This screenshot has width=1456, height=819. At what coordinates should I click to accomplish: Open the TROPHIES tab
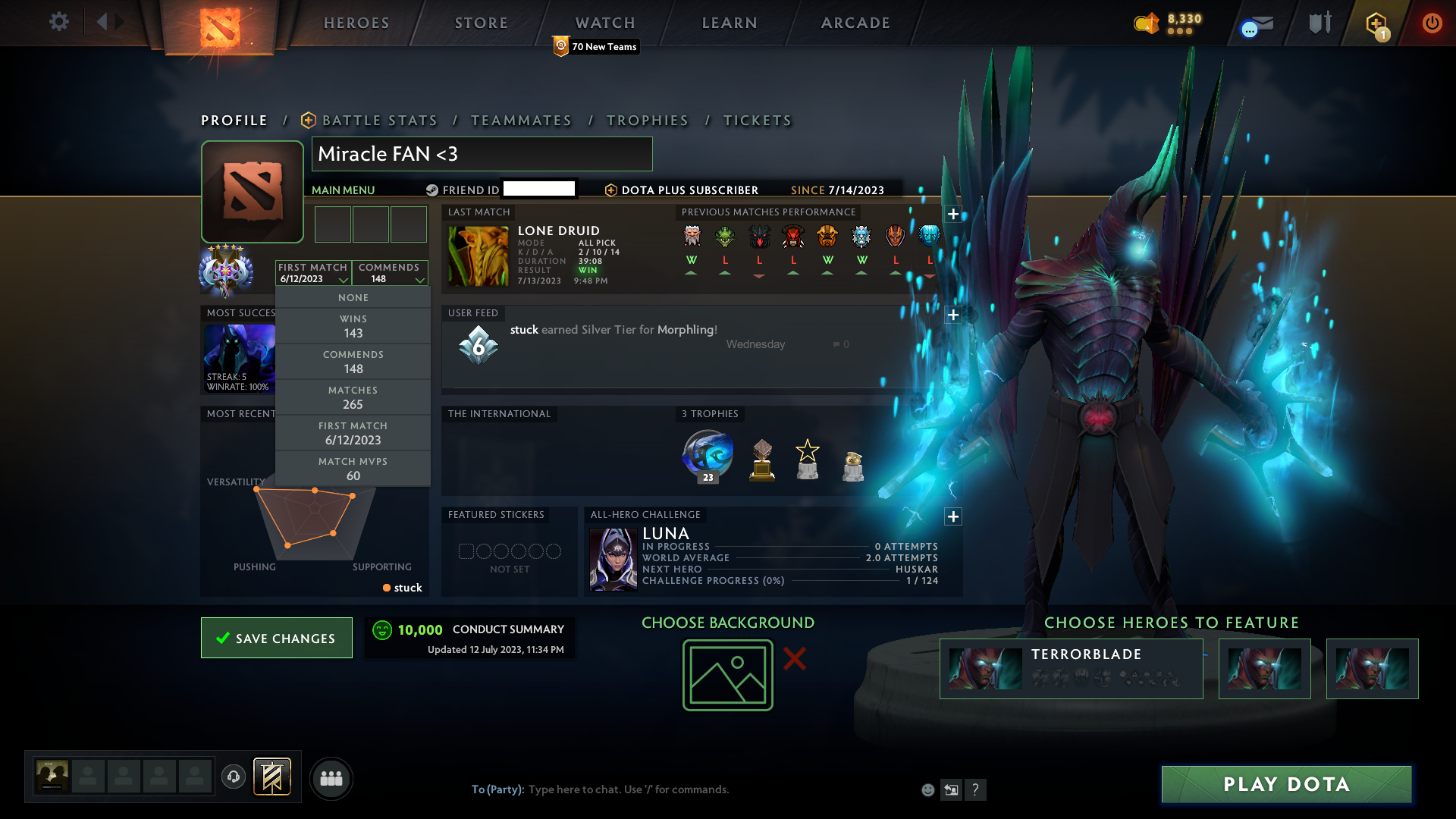pyautogui.click(x=647, y=120)
